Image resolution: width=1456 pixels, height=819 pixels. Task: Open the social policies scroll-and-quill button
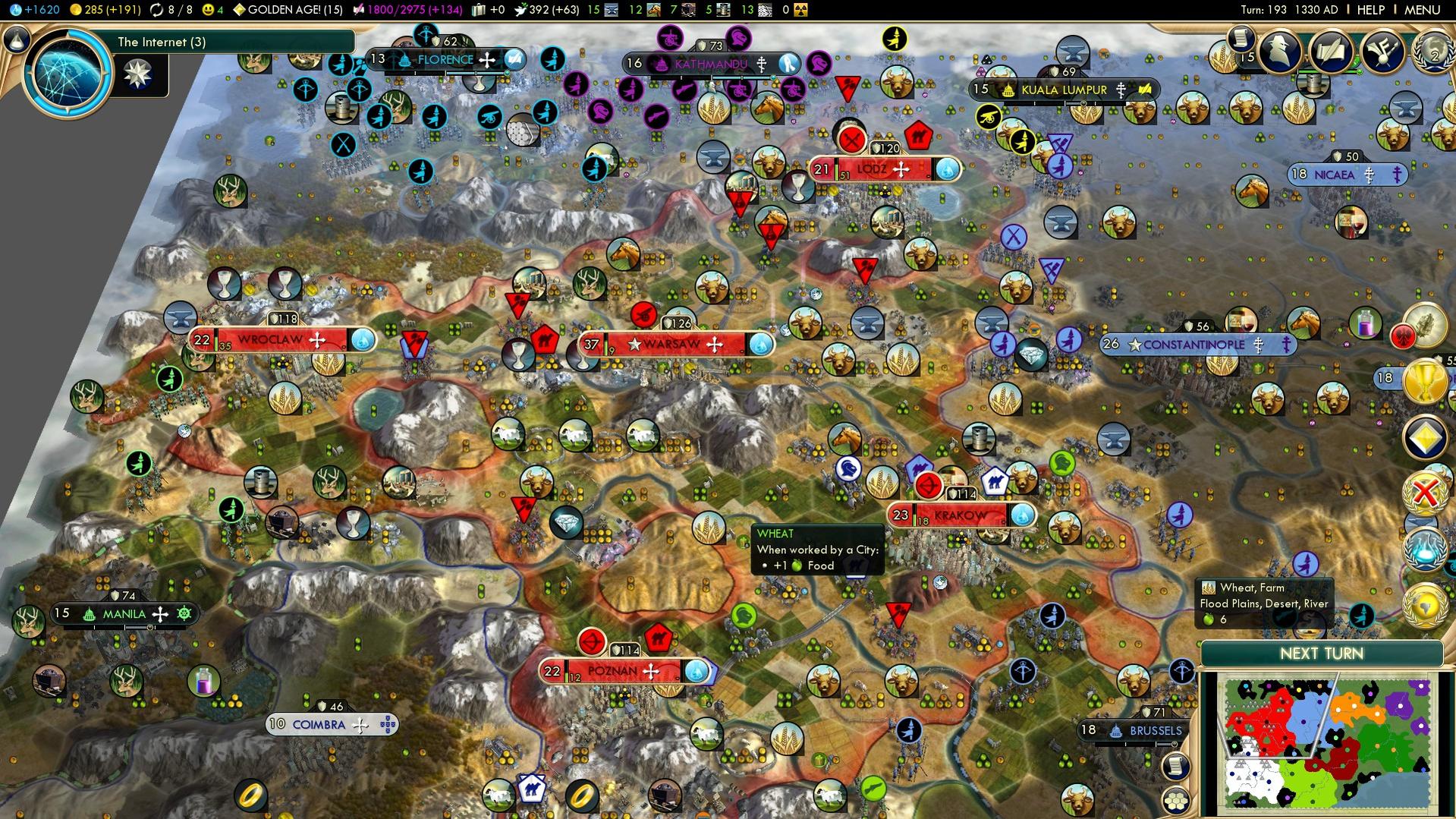click(1332, 52)
